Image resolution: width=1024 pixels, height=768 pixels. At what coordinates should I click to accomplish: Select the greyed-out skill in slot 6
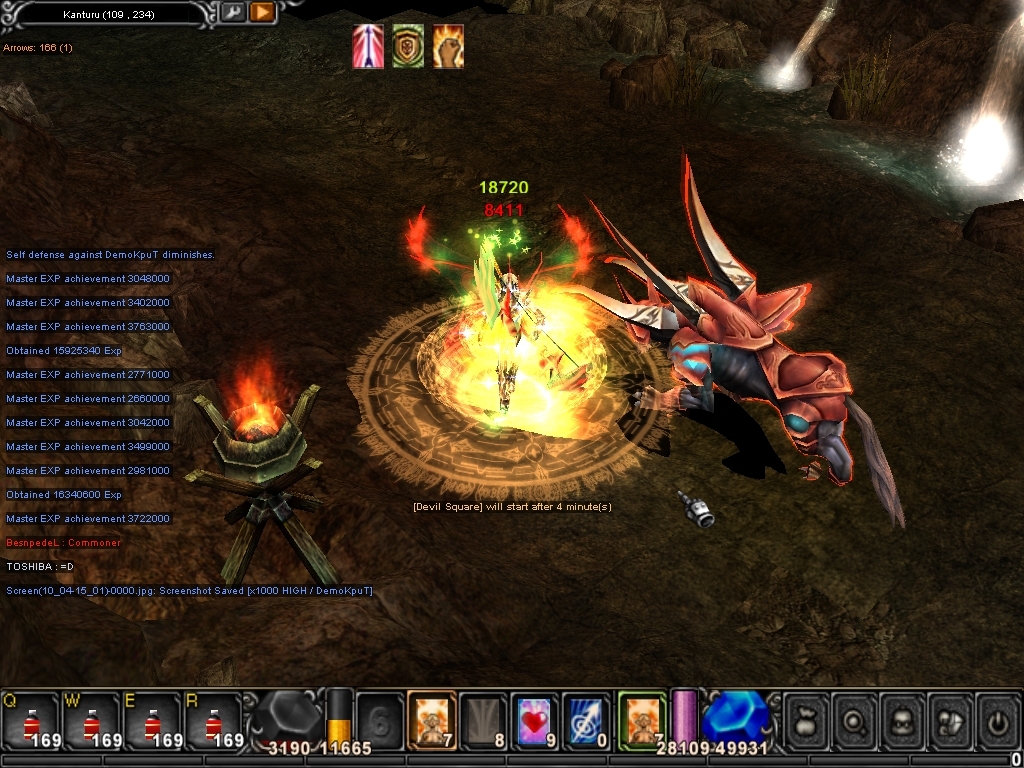[x=380, y=720]
